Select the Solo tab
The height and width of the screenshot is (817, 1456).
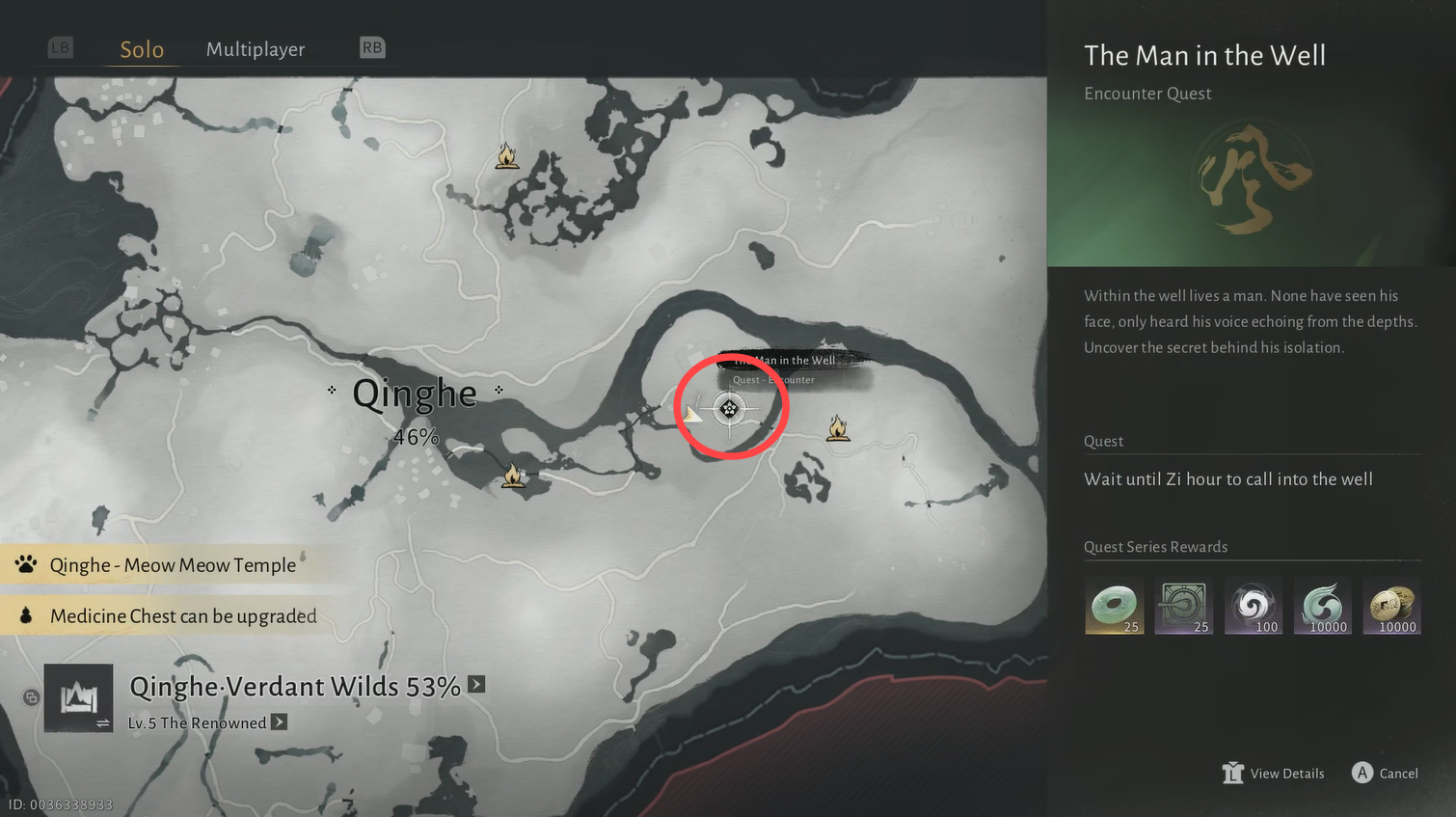click(142, 49)
